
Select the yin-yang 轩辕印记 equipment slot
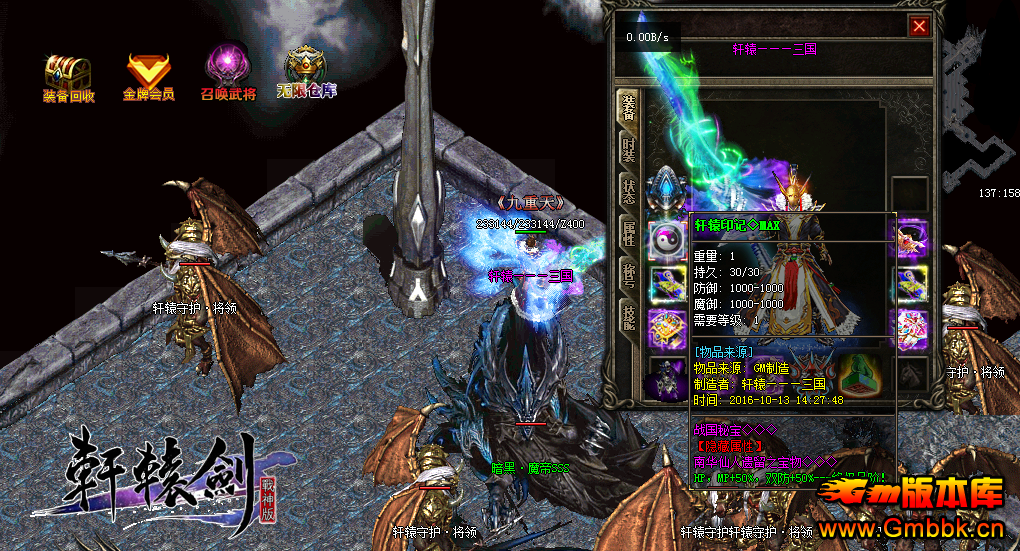[665, 240]
